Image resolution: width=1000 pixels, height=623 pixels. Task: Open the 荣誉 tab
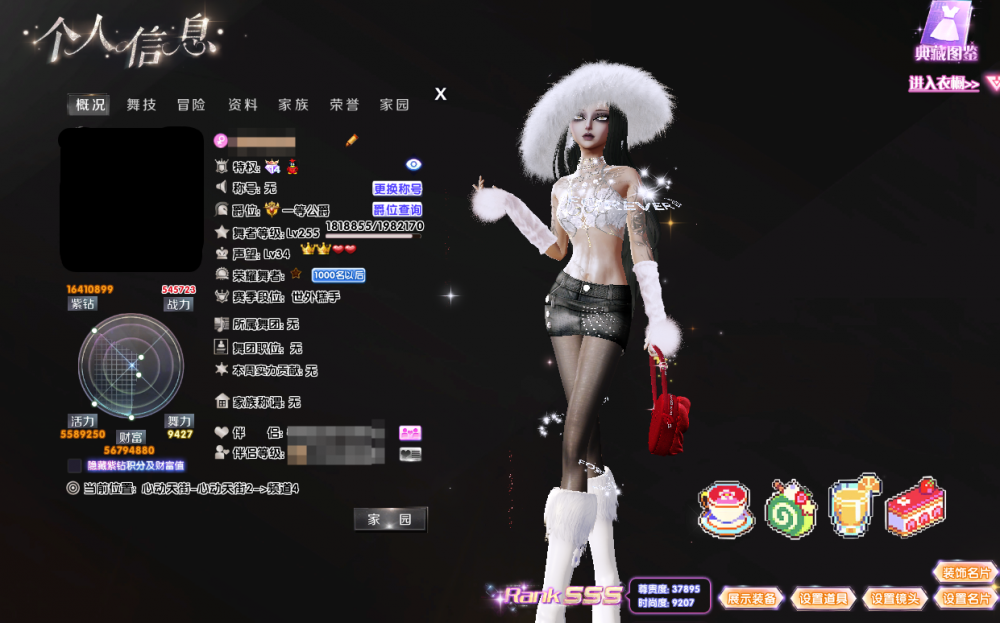click(x=344, y=104)
